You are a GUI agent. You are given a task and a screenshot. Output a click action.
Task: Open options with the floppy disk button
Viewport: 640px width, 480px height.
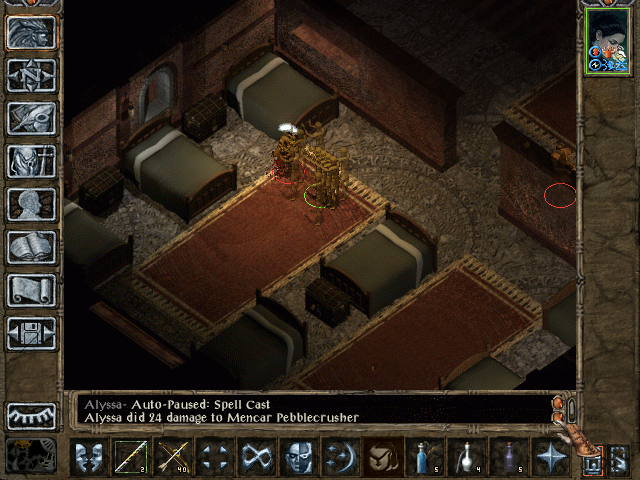(31, 333)
